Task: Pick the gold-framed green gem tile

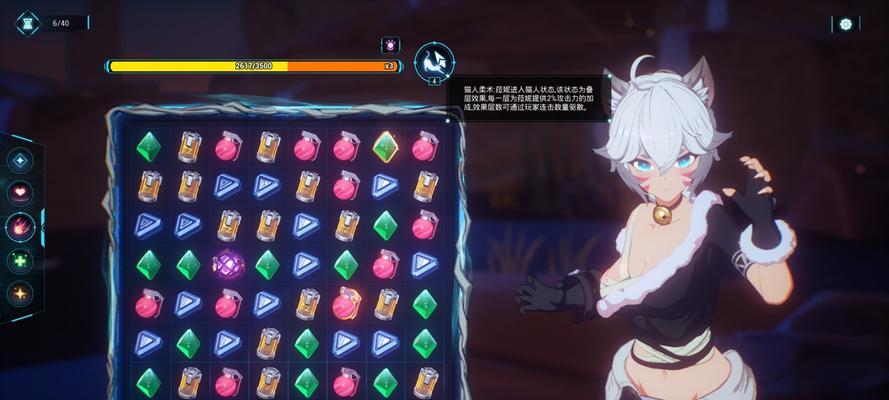Action: click(385, 146)
